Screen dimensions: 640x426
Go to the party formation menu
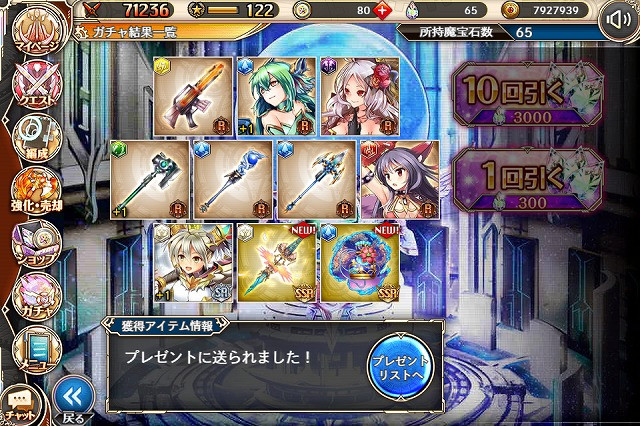[36, 140]
